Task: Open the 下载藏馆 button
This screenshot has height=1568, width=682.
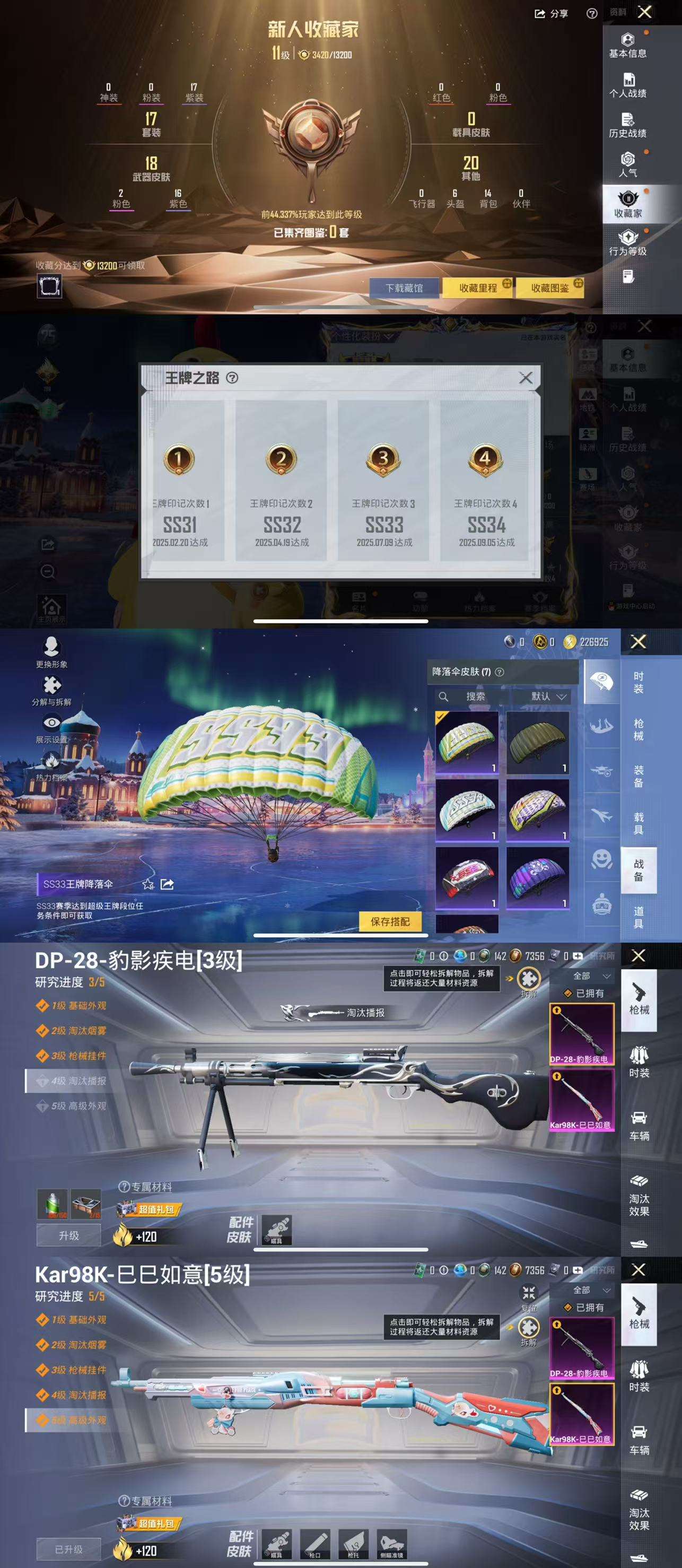Action: tap(404, 288)
